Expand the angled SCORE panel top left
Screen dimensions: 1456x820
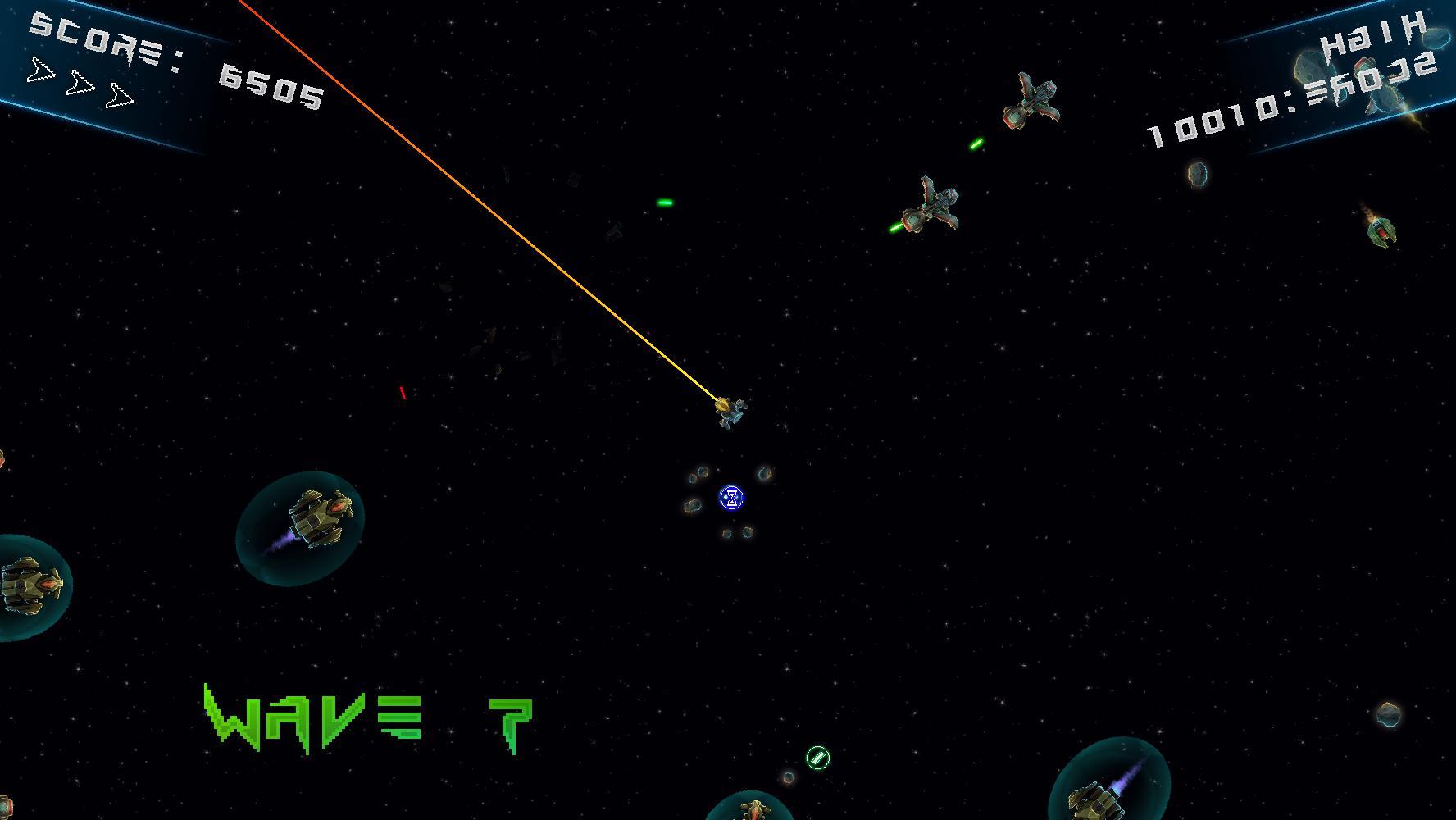107,74
